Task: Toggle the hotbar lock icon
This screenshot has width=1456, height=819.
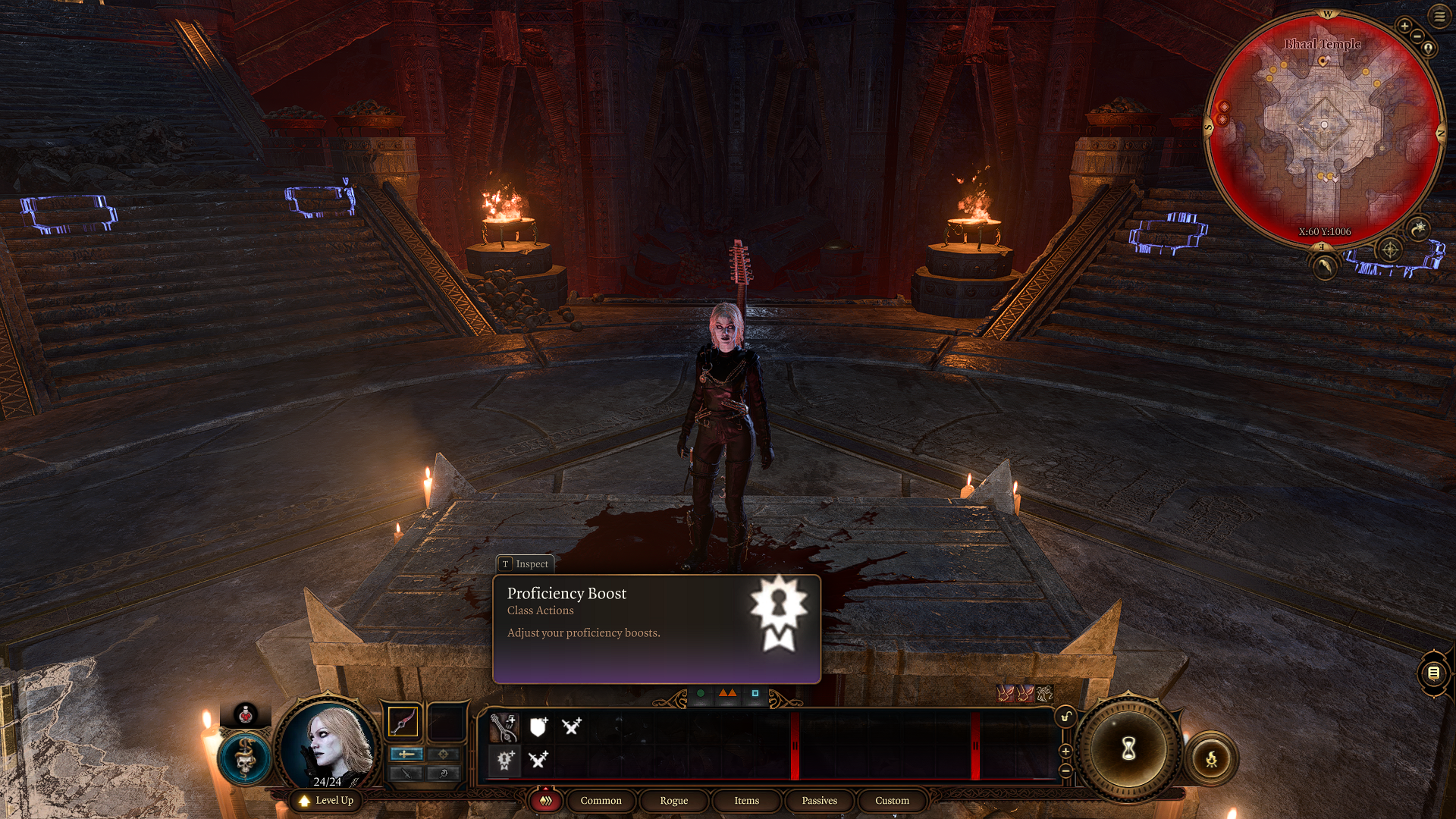Action: 1065,717
